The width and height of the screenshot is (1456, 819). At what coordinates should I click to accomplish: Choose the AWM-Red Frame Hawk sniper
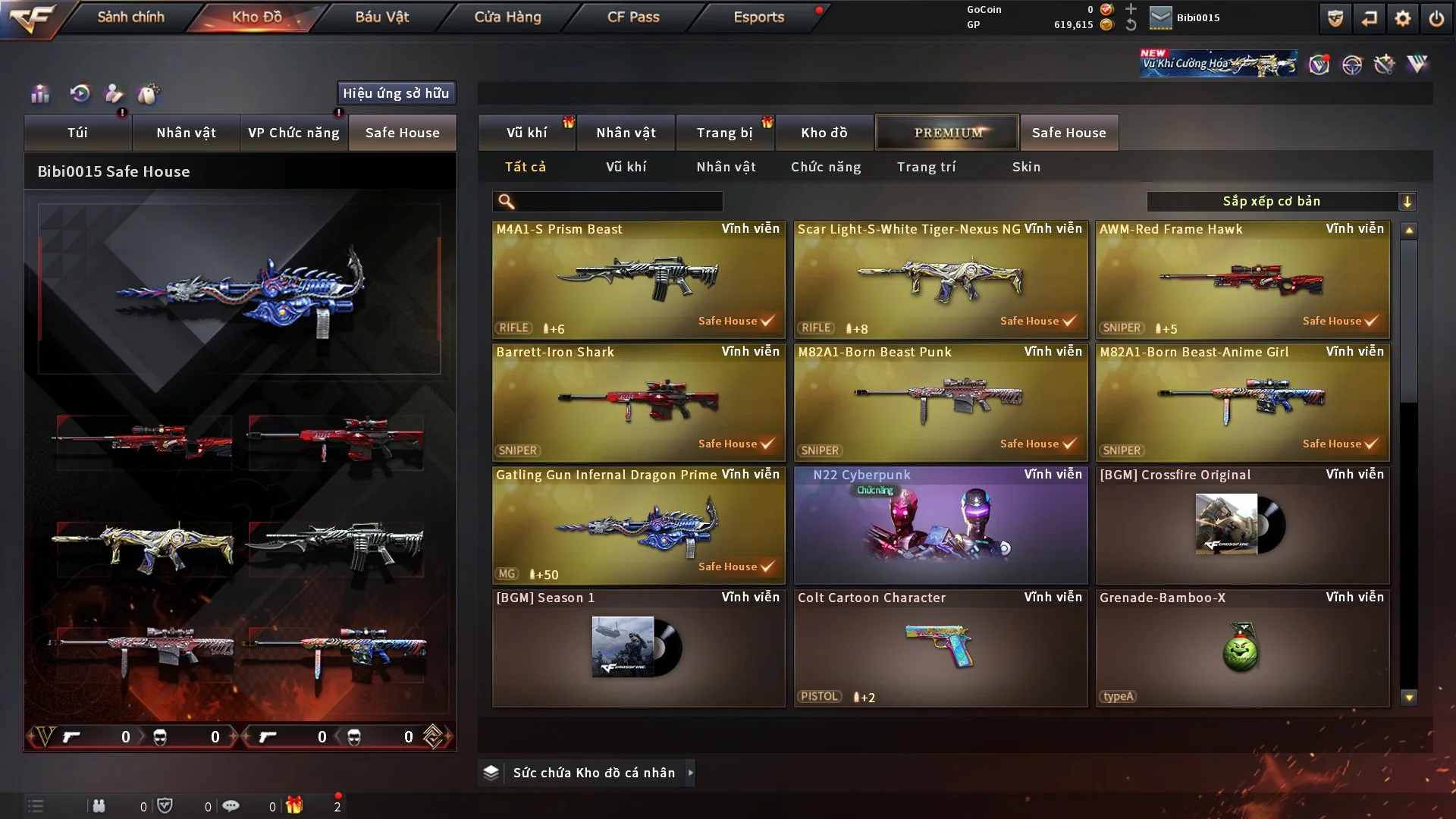click(1242, 279)
